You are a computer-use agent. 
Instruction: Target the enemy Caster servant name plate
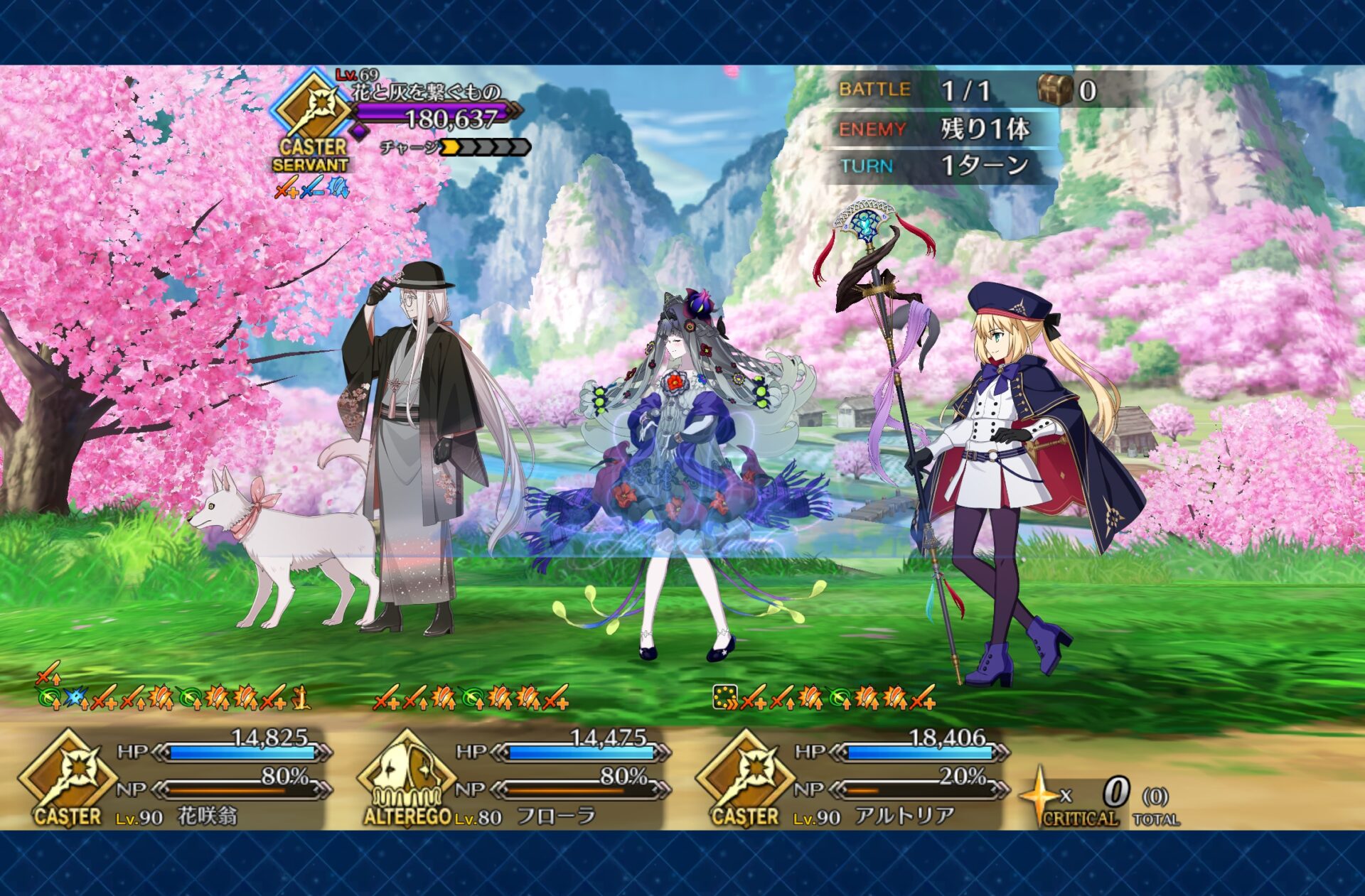pos(427,92)
